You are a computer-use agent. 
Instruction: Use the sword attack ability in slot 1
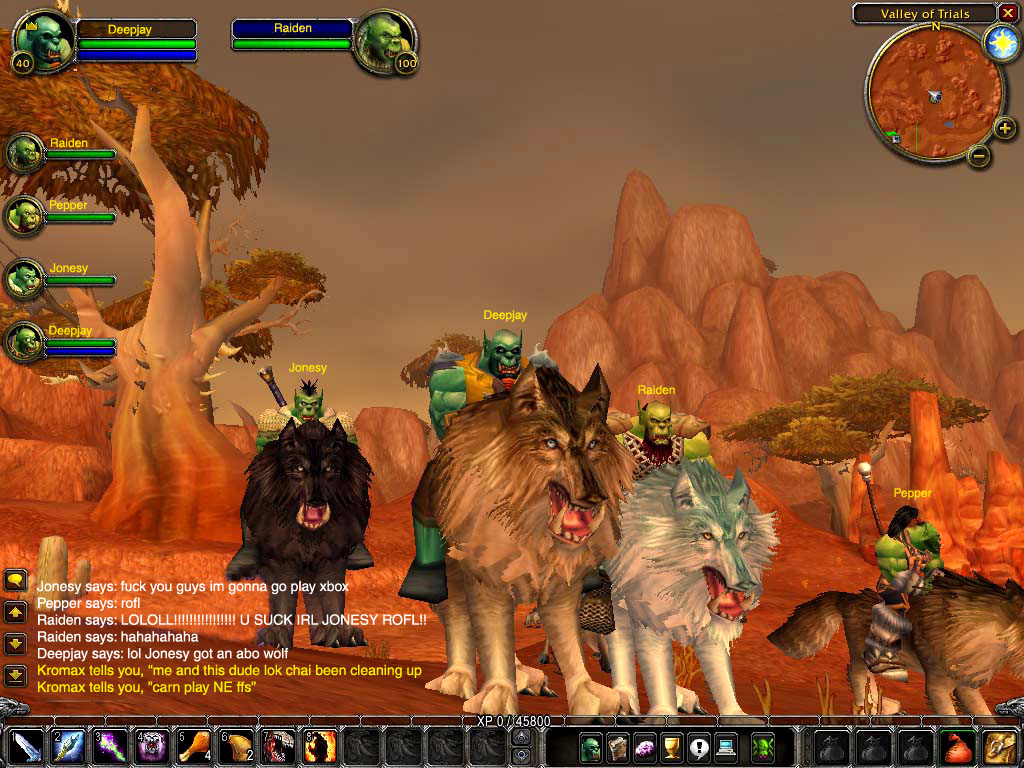(x=26, y=747)
